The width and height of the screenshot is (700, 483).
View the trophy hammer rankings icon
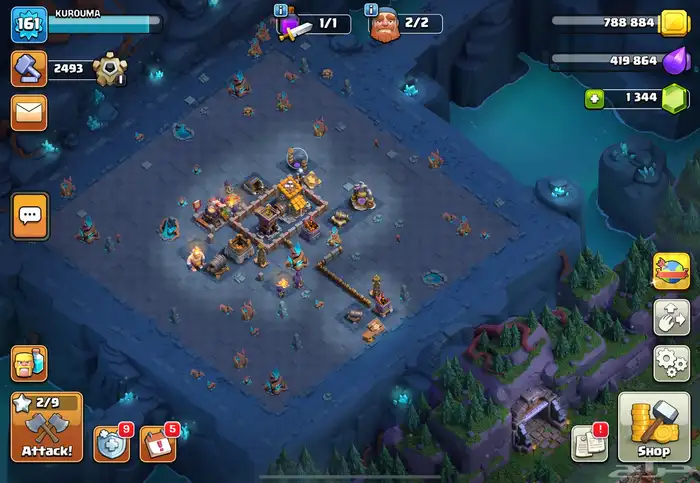28,69
